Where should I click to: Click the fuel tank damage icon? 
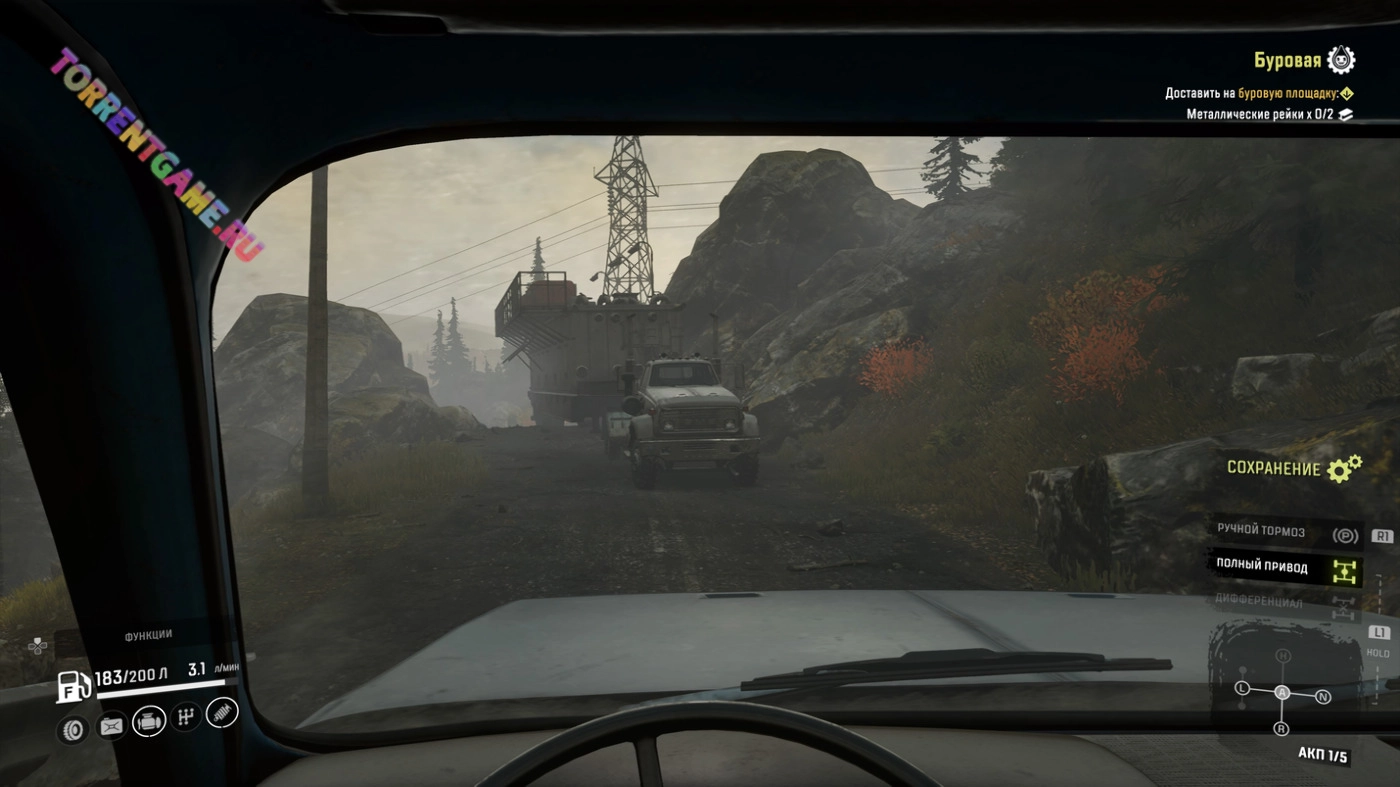tap(111, 726)
